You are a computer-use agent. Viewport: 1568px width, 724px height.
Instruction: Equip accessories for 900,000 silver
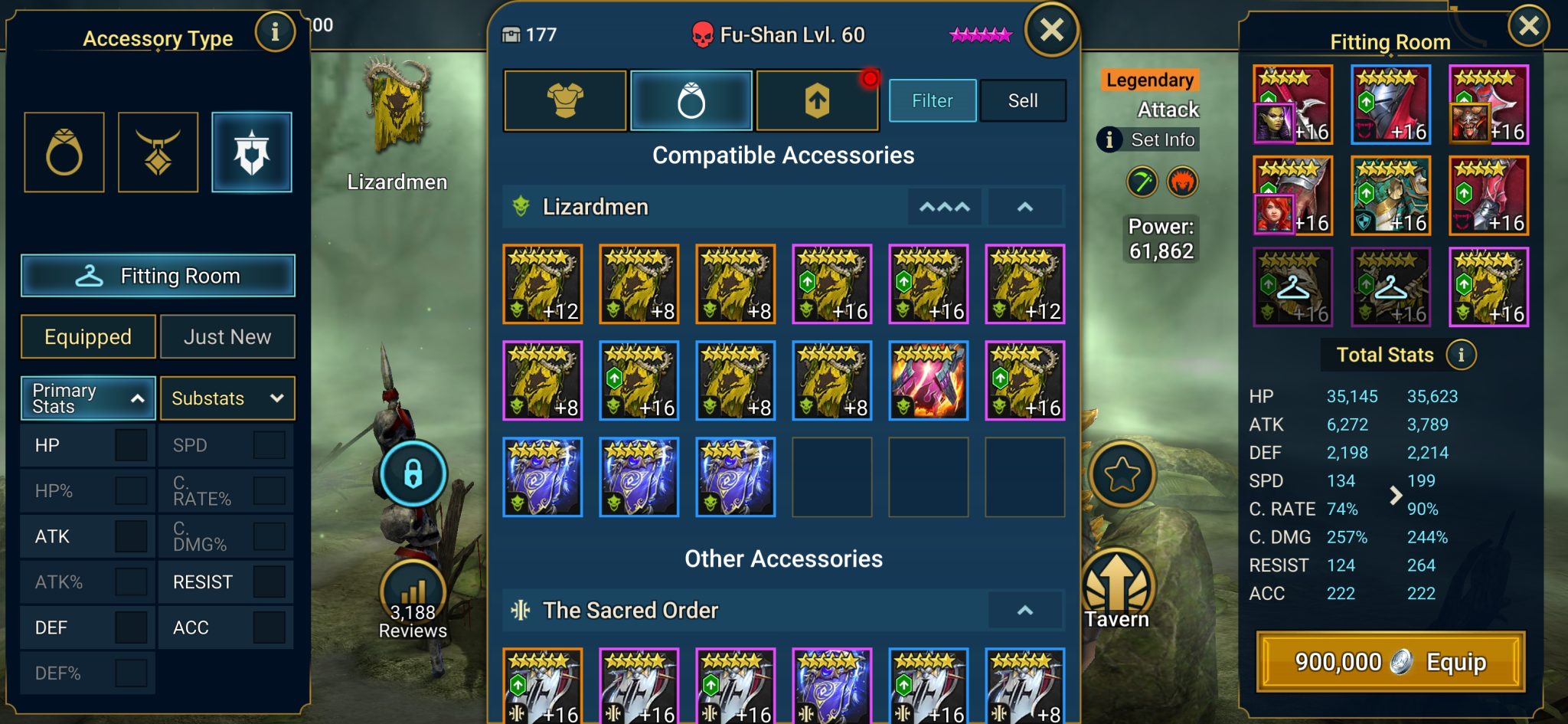(x=1390, y=662)
